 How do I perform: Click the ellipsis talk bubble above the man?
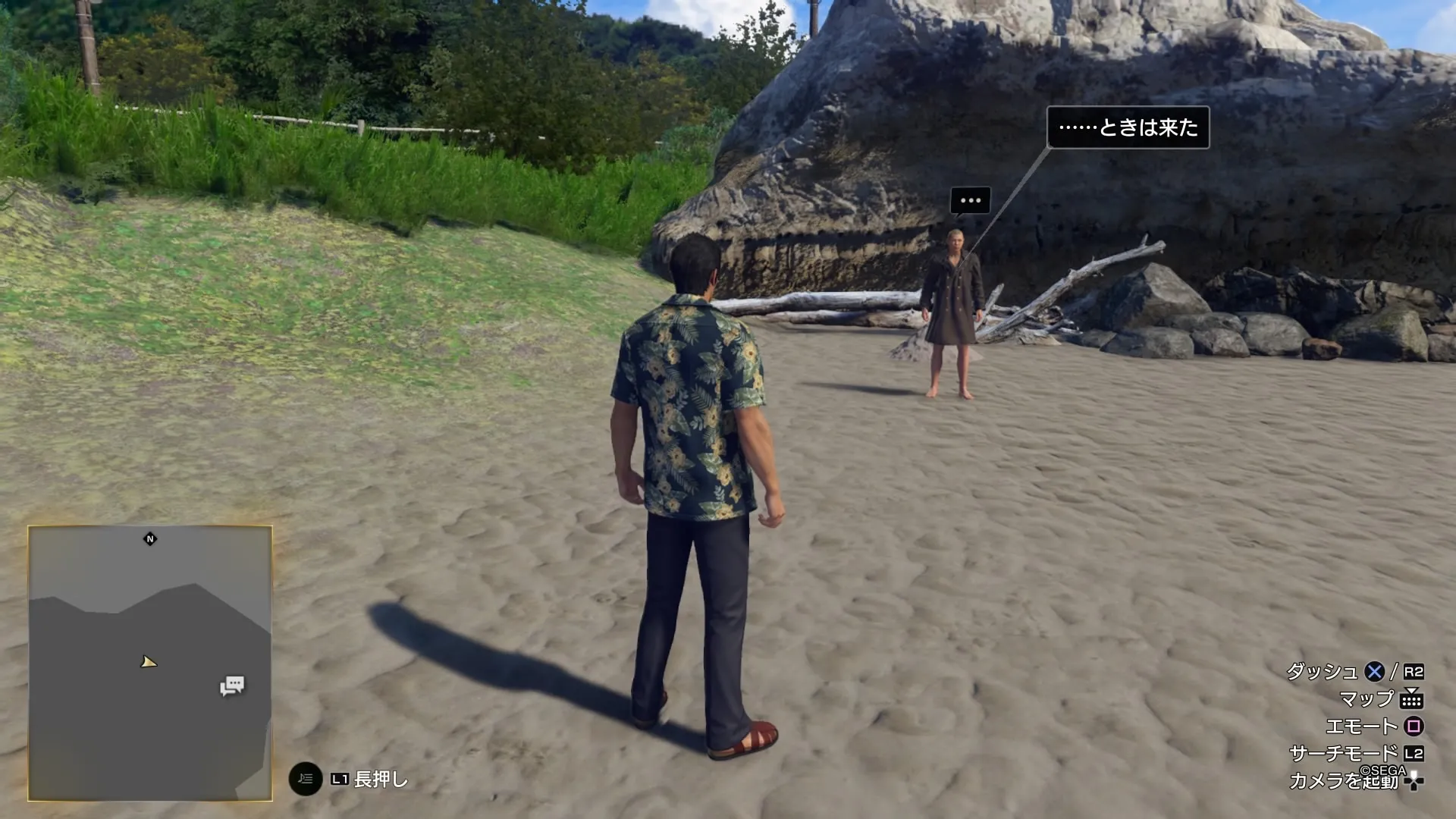[x=970, y=201]
